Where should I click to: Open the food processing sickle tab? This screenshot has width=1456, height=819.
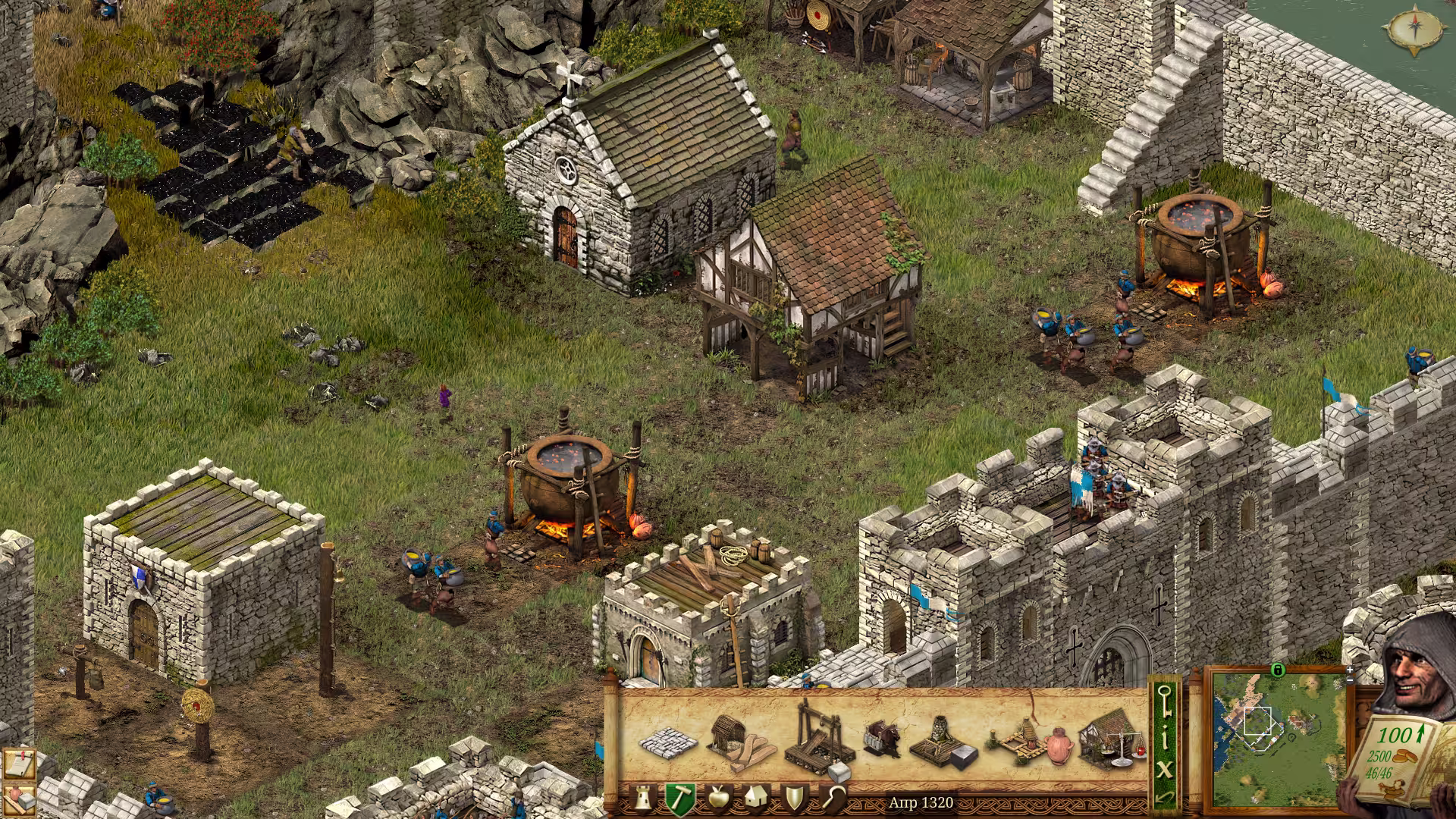pos(833,799)
